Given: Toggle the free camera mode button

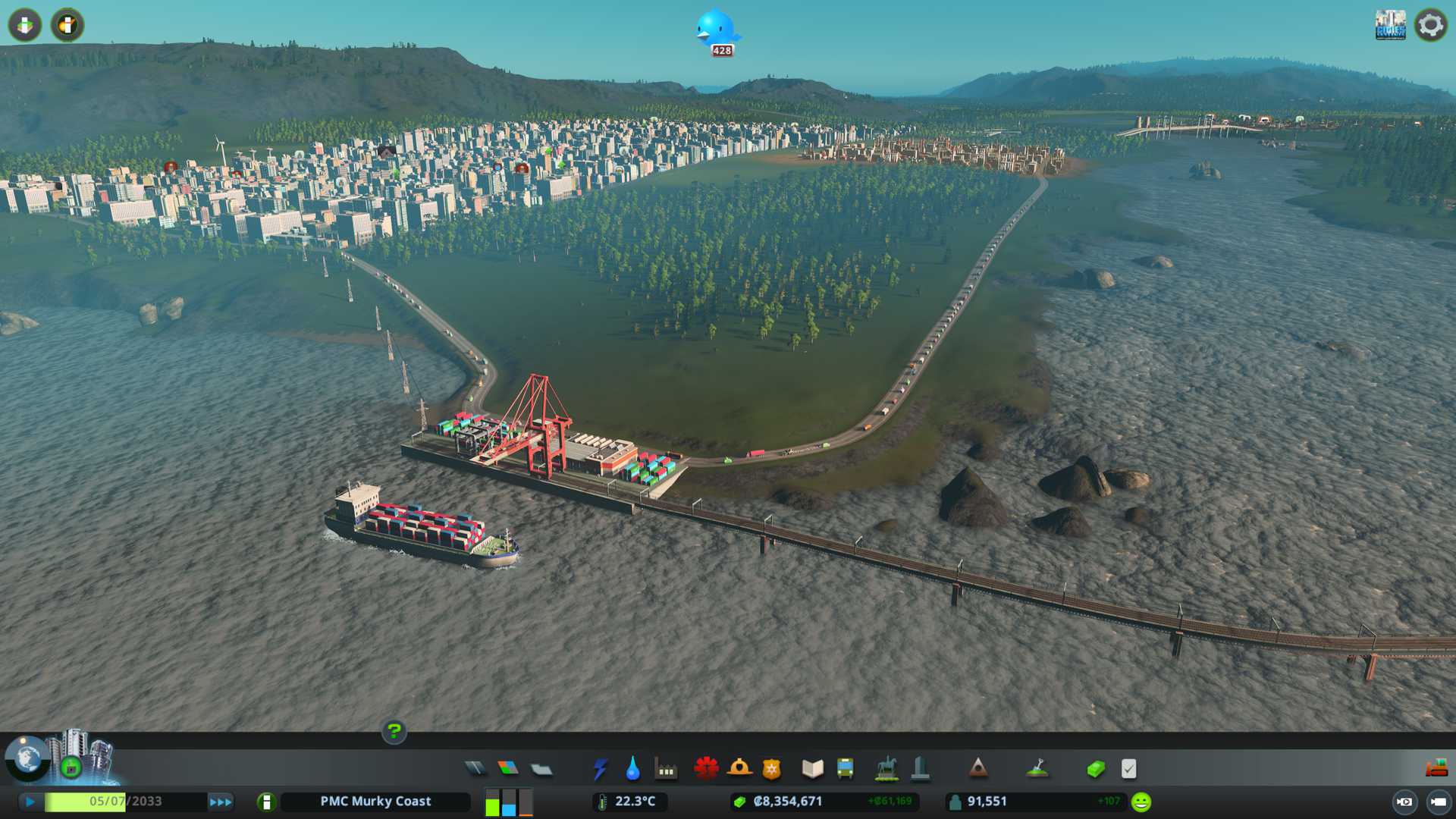Looking at the screenshot, I should pyautogui.click(x=1438, y=802).
